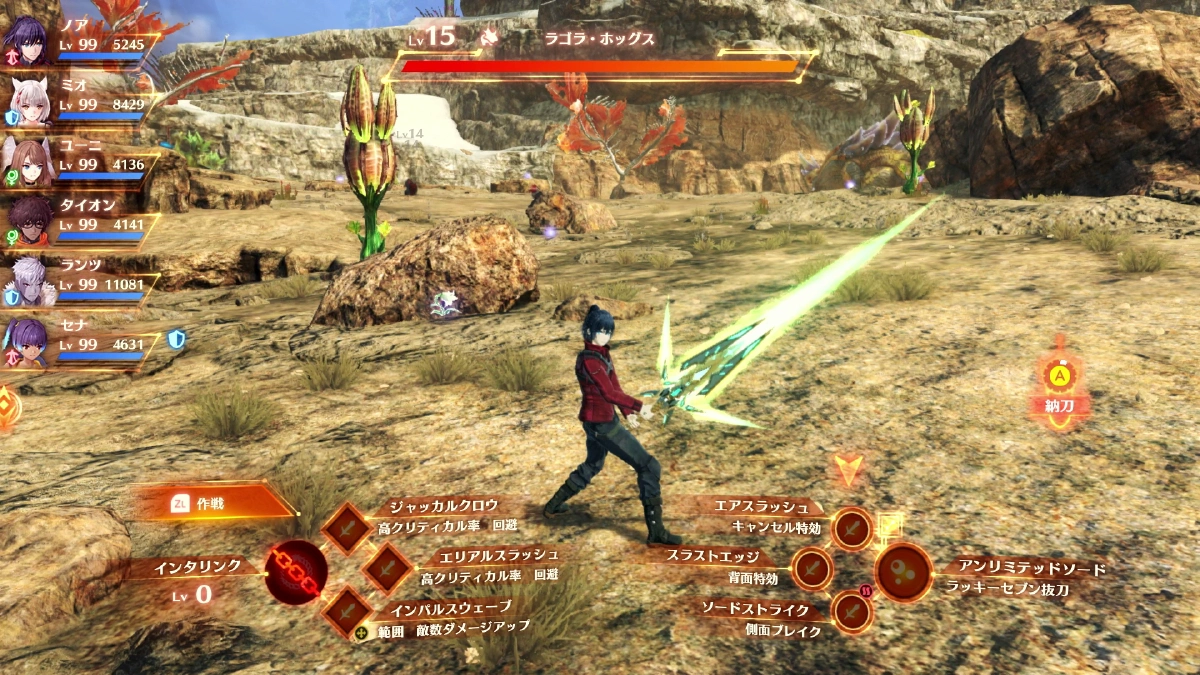Use the ジャッカルクロウ art icon
This screenshot has height=675, width=1200.
click(348, 528)
